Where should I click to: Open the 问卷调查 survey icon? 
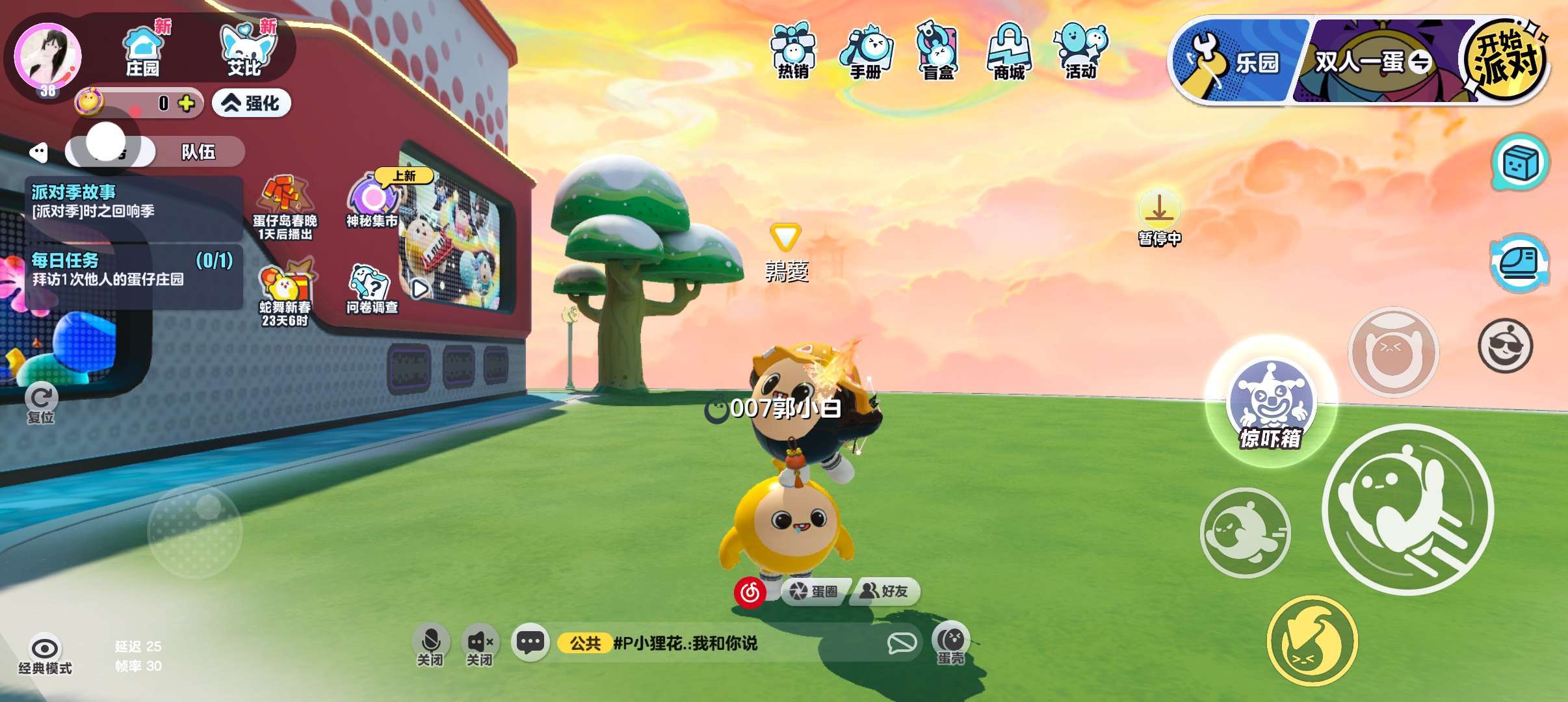tap(371, 289)
